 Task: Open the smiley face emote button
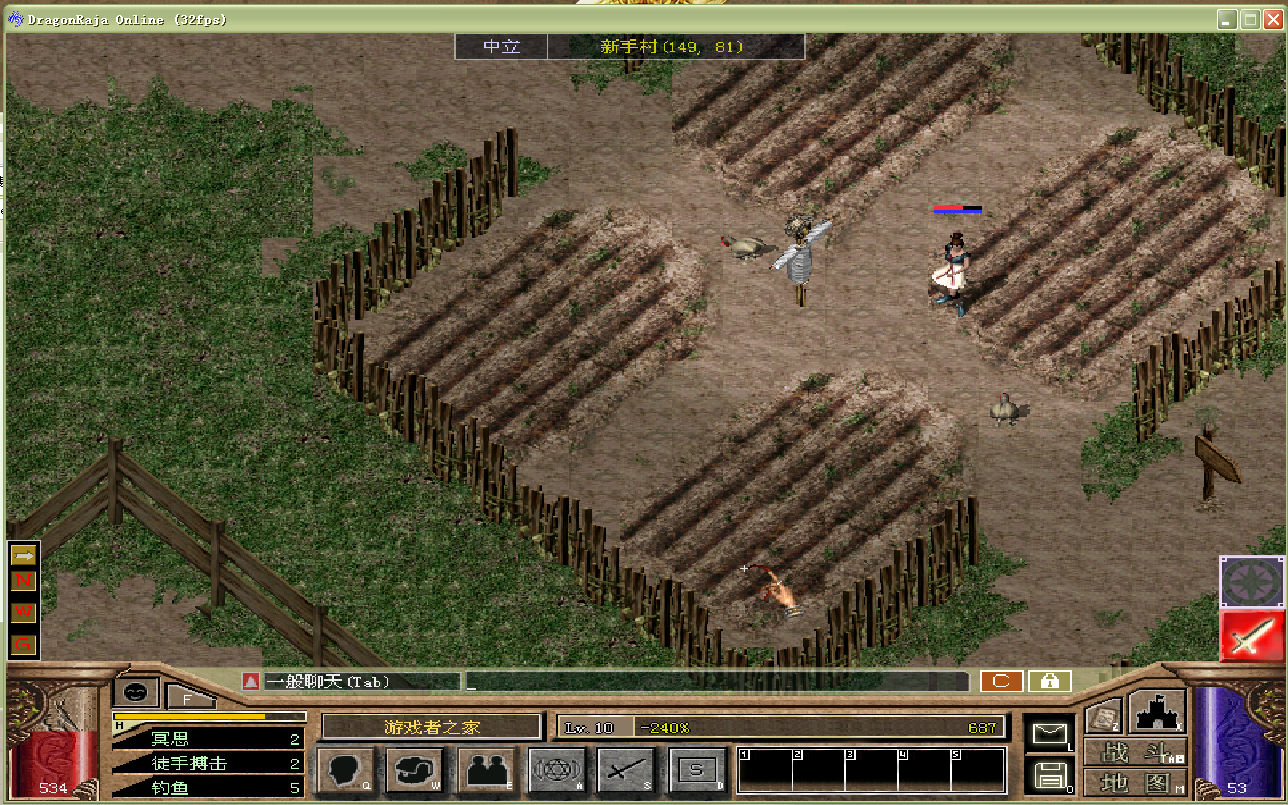[136, 691]
